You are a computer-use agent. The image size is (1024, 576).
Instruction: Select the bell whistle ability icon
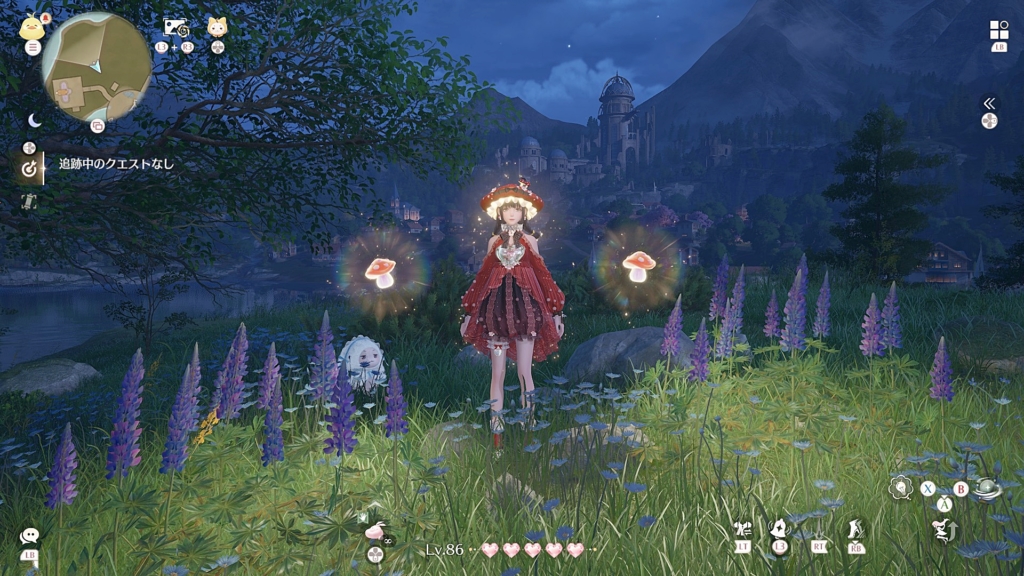pos(780,527)
